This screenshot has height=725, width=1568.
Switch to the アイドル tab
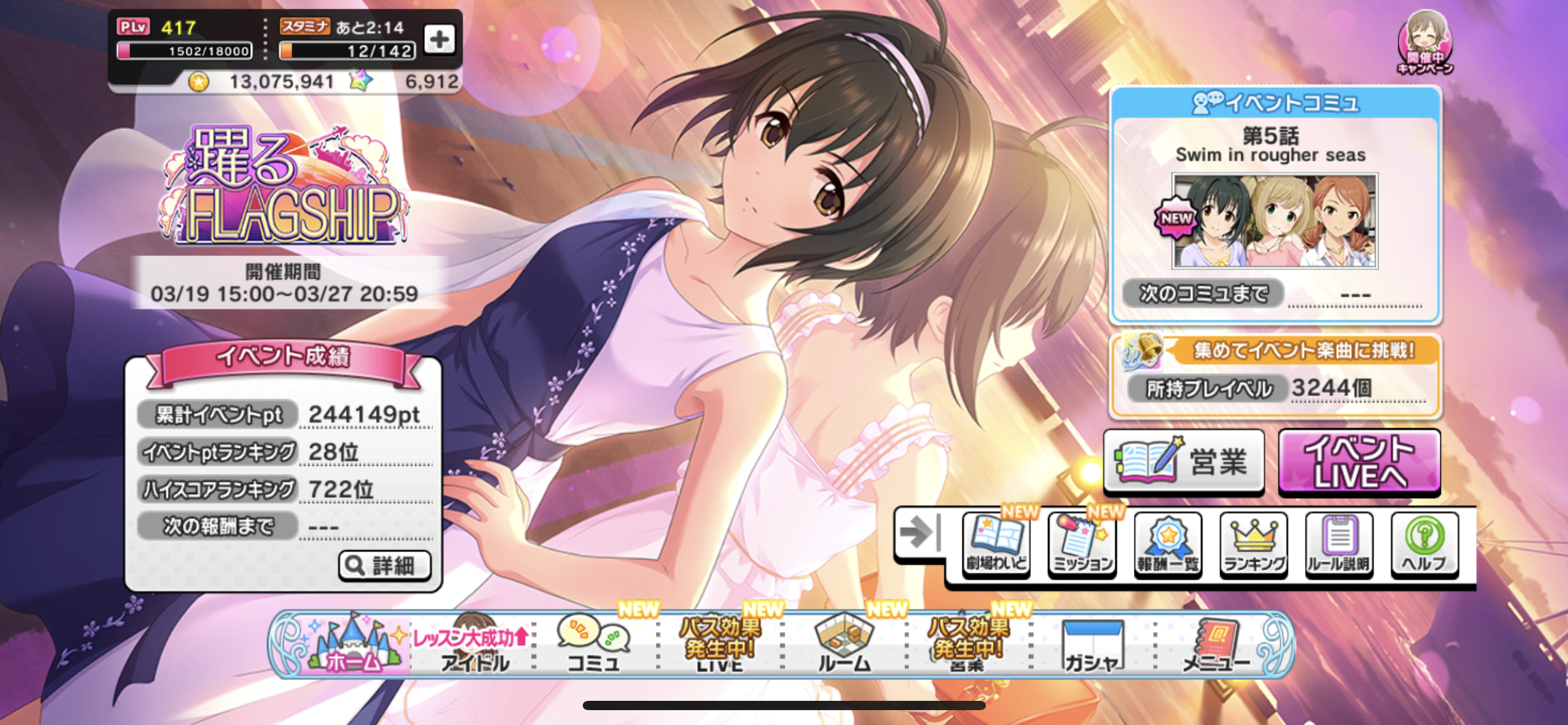[474, 644]
